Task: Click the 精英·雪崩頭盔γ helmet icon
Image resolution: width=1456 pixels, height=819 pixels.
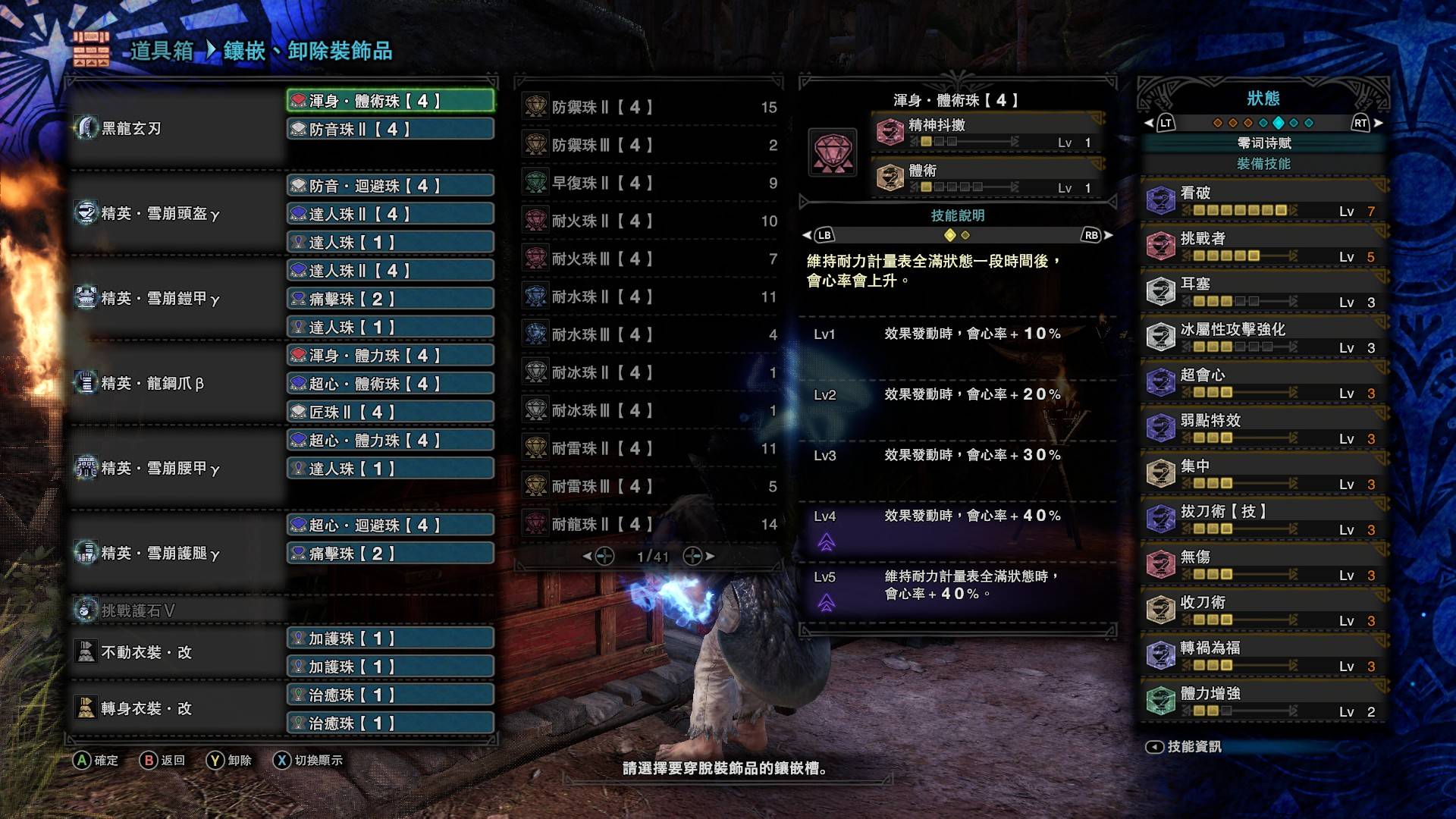Action: [83, 214]
